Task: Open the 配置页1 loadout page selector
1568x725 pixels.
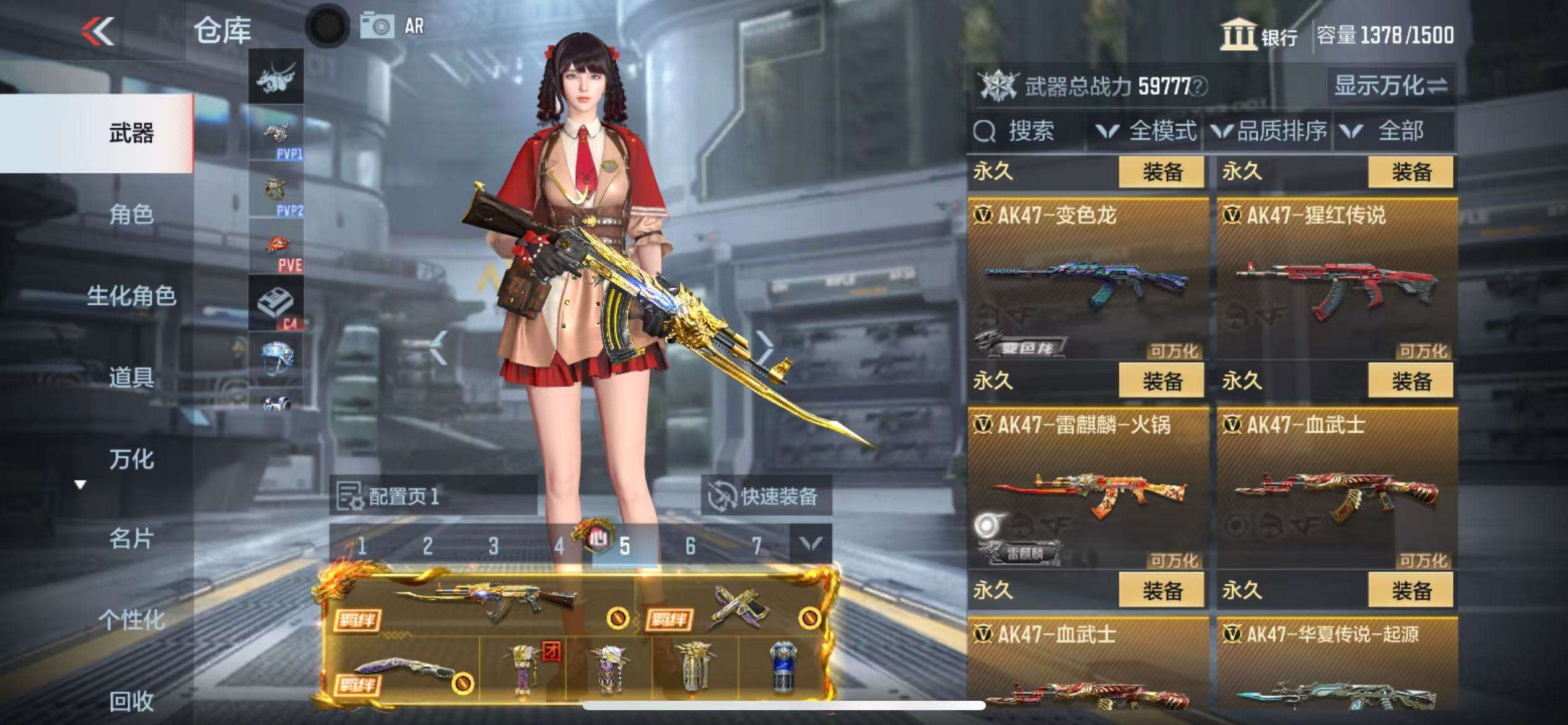Action: pos(433,496)
